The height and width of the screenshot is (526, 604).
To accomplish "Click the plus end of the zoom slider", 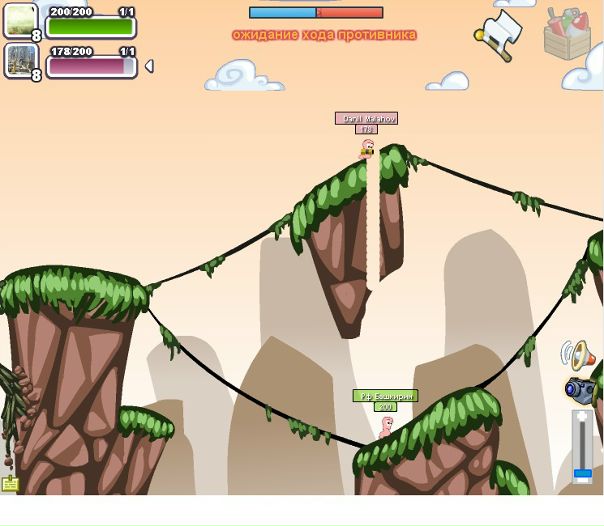I will click(582, 417).
